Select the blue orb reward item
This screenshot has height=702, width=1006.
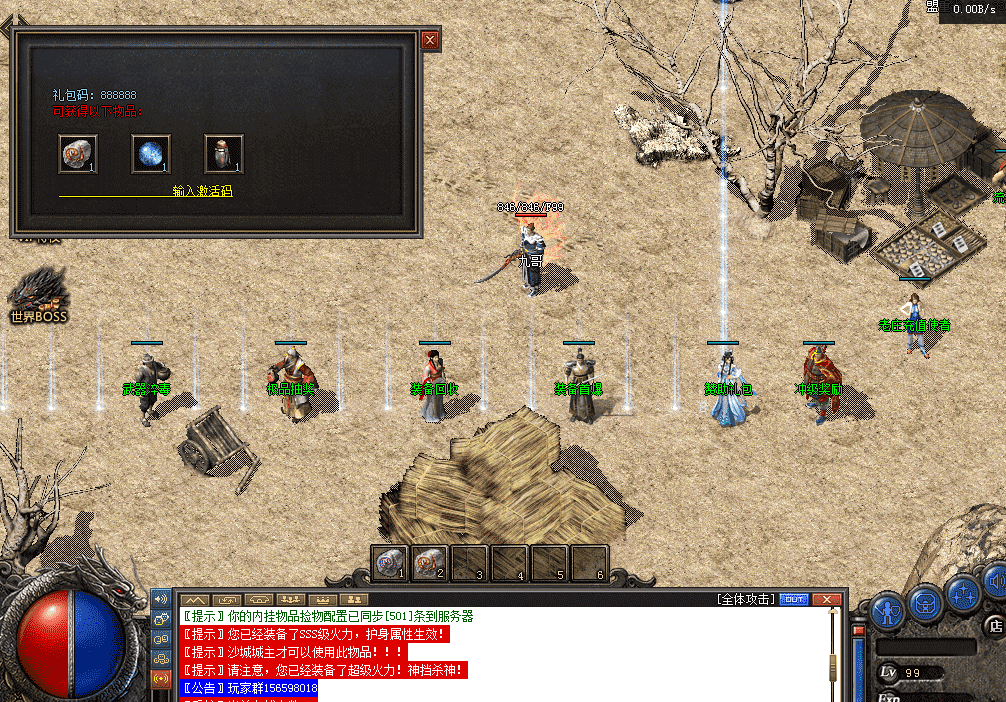(x=150, y=154)
